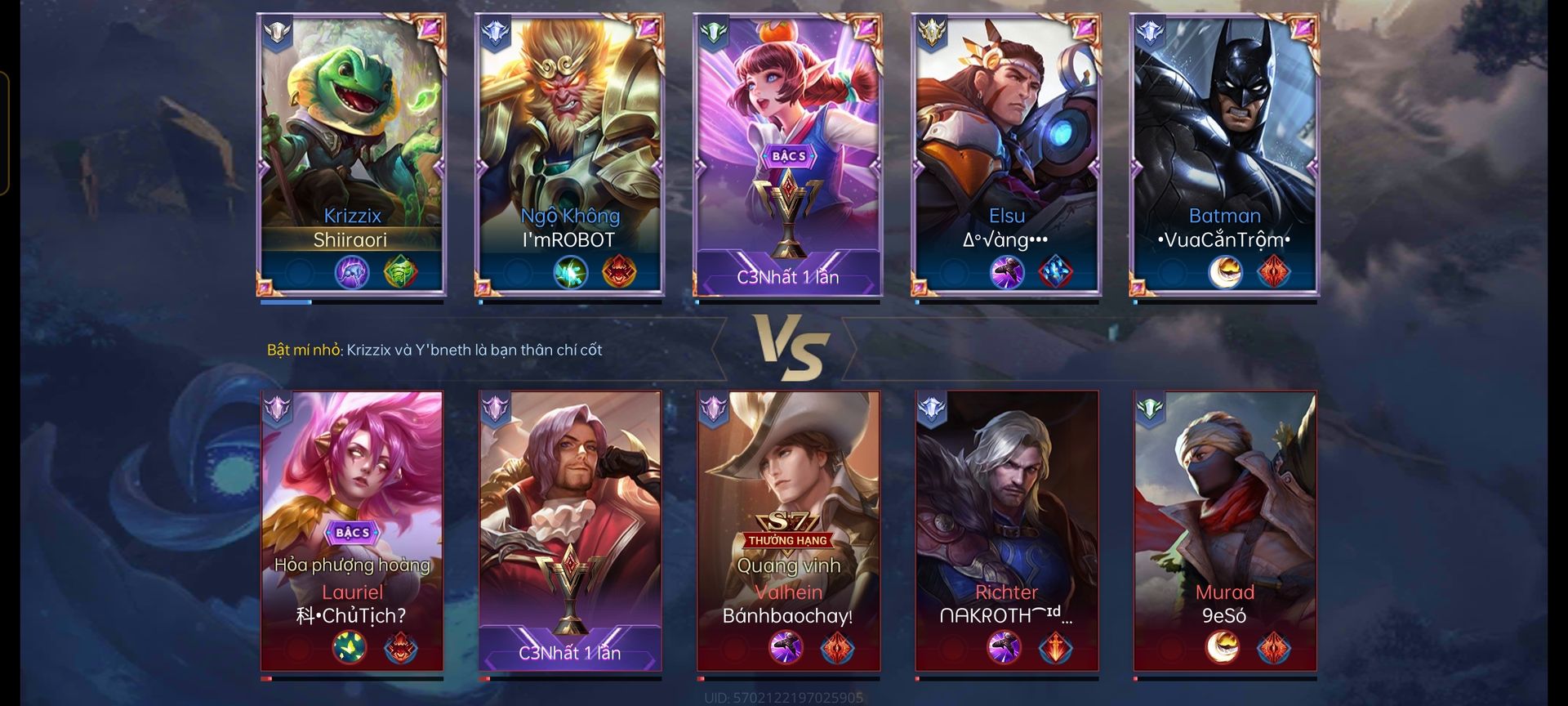The image size is (1568, 706).
Task: Open Valhein Quang vinh card of Bánhbaochay!
Action: 788,531
